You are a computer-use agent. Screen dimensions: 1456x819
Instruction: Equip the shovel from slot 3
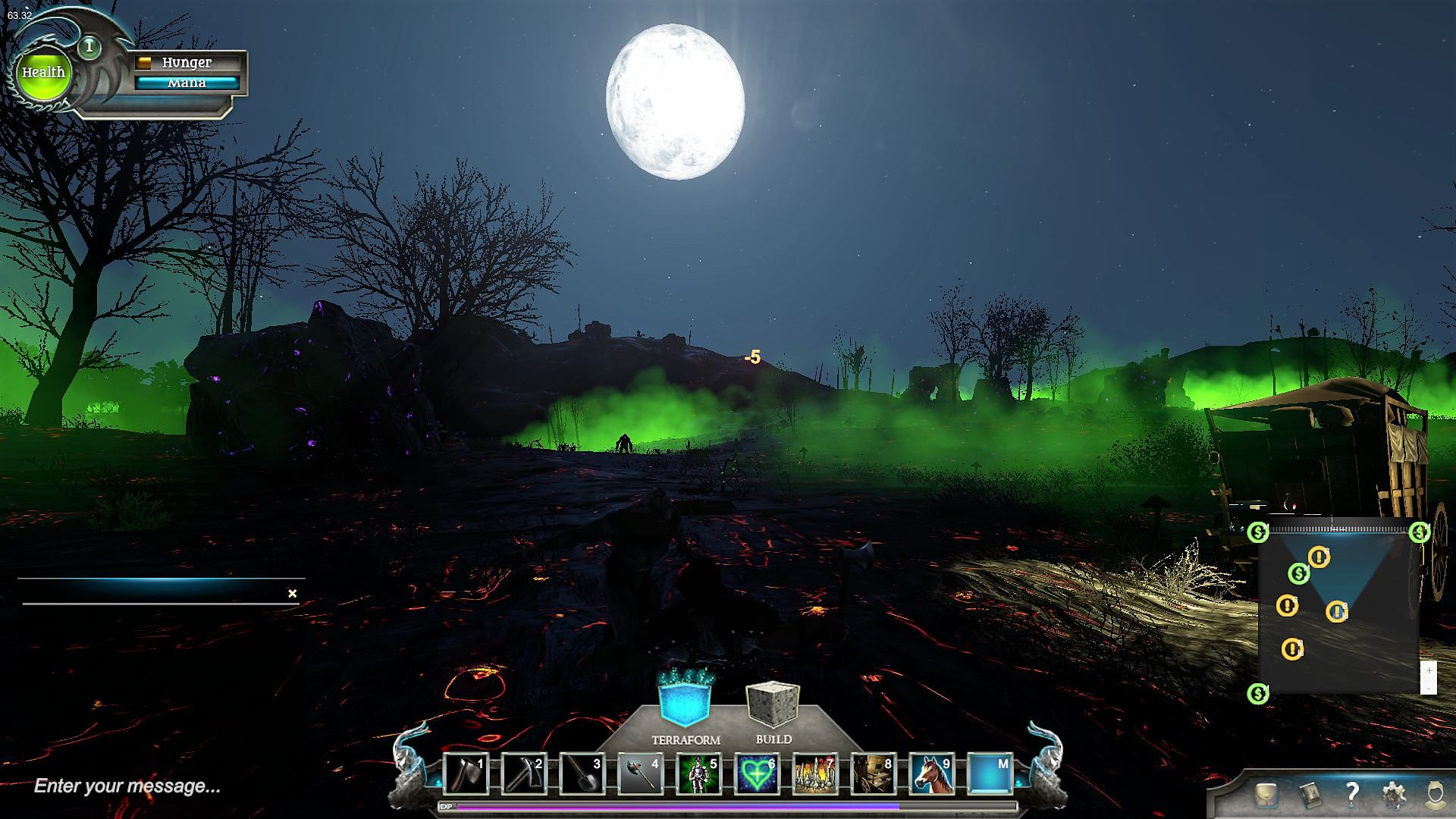582,774
